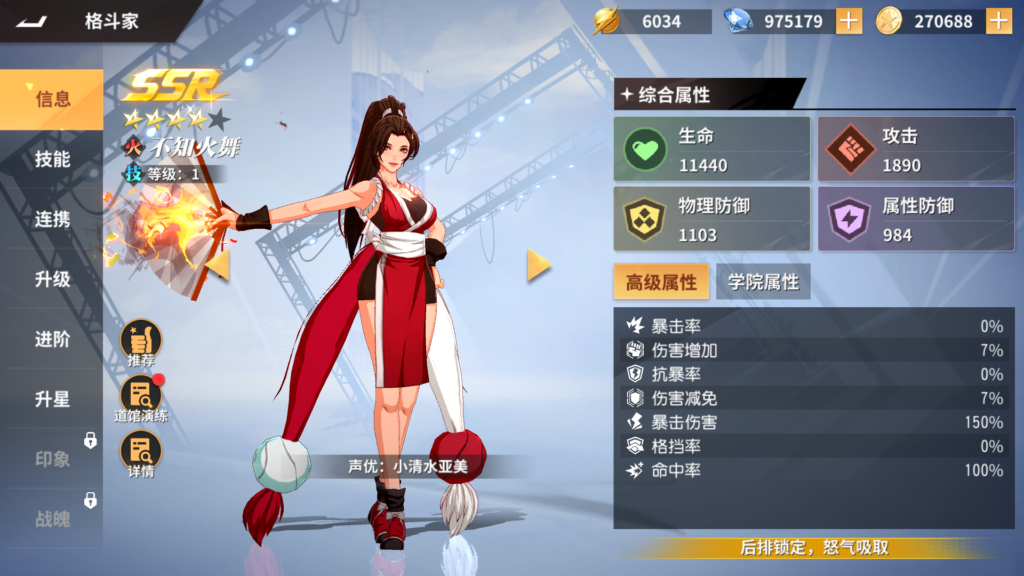This screenshot has width=1024, height=576.
Task: Open the 信息 info tab
Action: pos(52,99)
